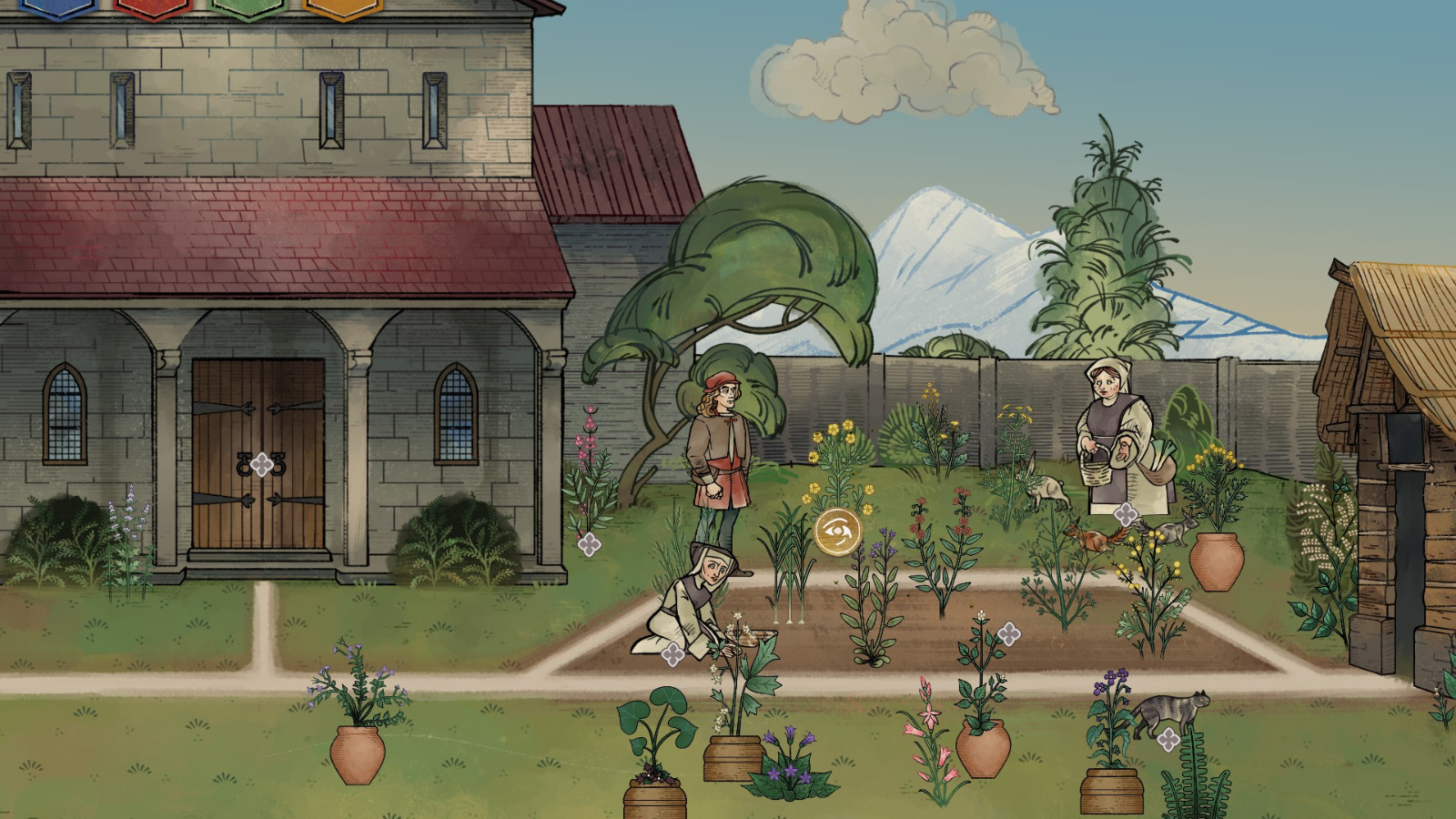Open the yellow banner at the top

(x=342, y=7)
